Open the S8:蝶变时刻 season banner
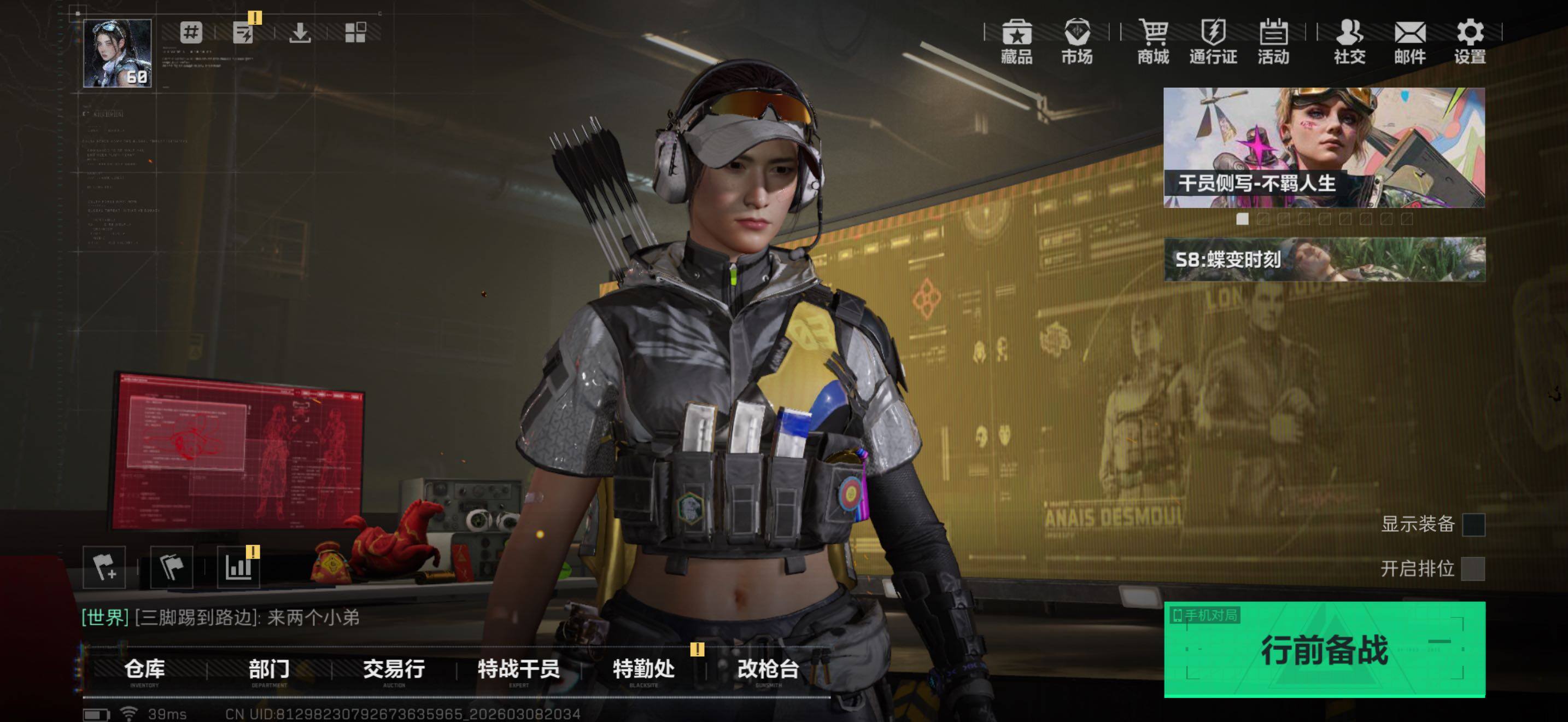1568x722 pixels. tap(1324, 259)
